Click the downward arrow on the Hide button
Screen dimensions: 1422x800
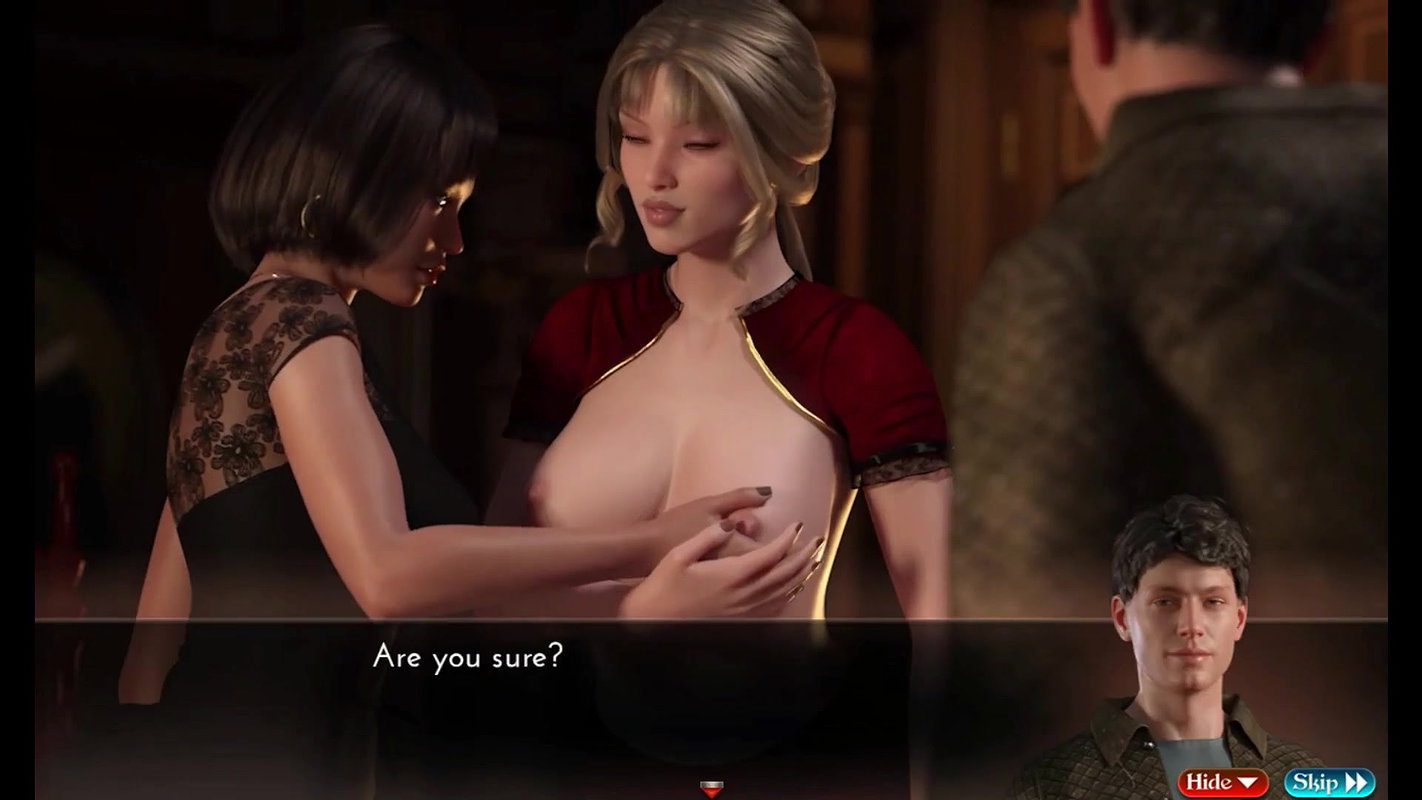tap(1248, 781)
